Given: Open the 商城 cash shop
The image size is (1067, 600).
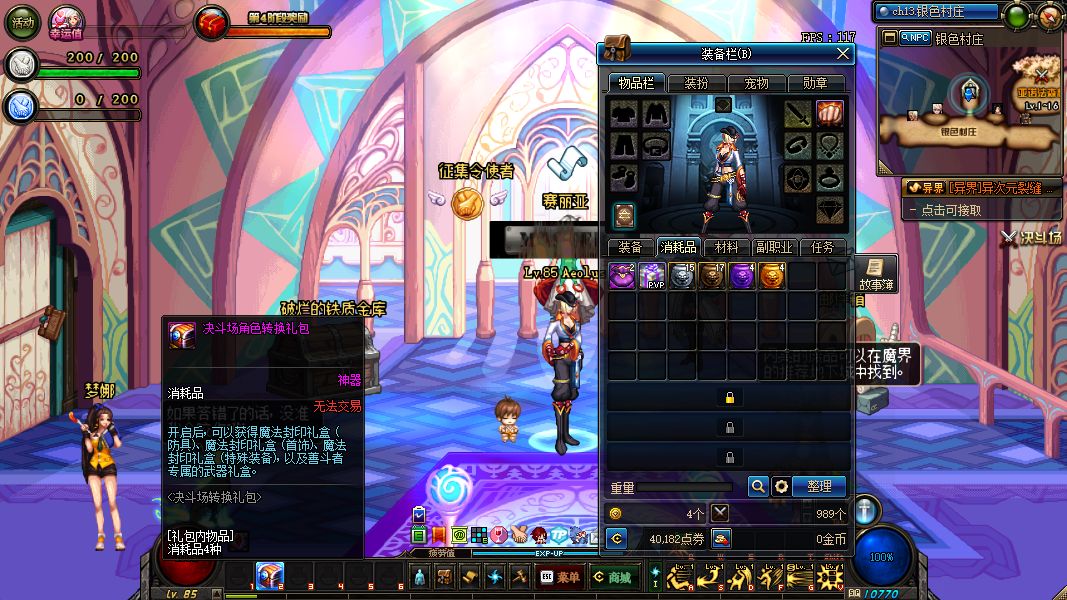Looking at the screenshot, I should 611,577.
